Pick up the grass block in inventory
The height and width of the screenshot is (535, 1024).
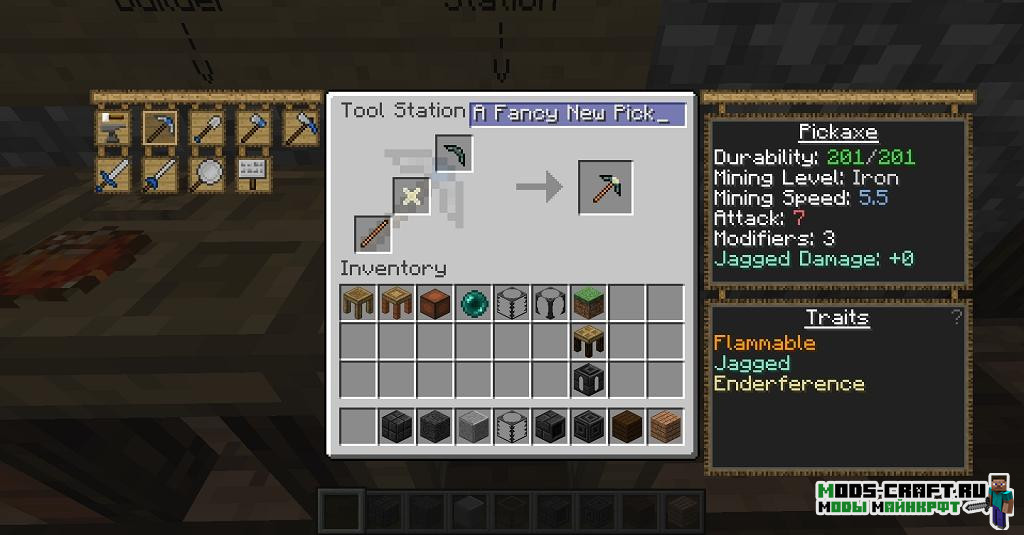589,303
